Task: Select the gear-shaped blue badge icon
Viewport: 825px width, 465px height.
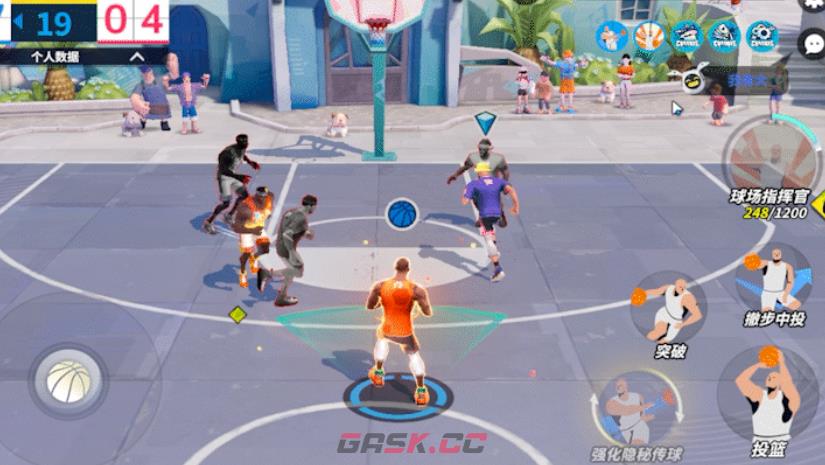Action: click(x=762, y=36)
